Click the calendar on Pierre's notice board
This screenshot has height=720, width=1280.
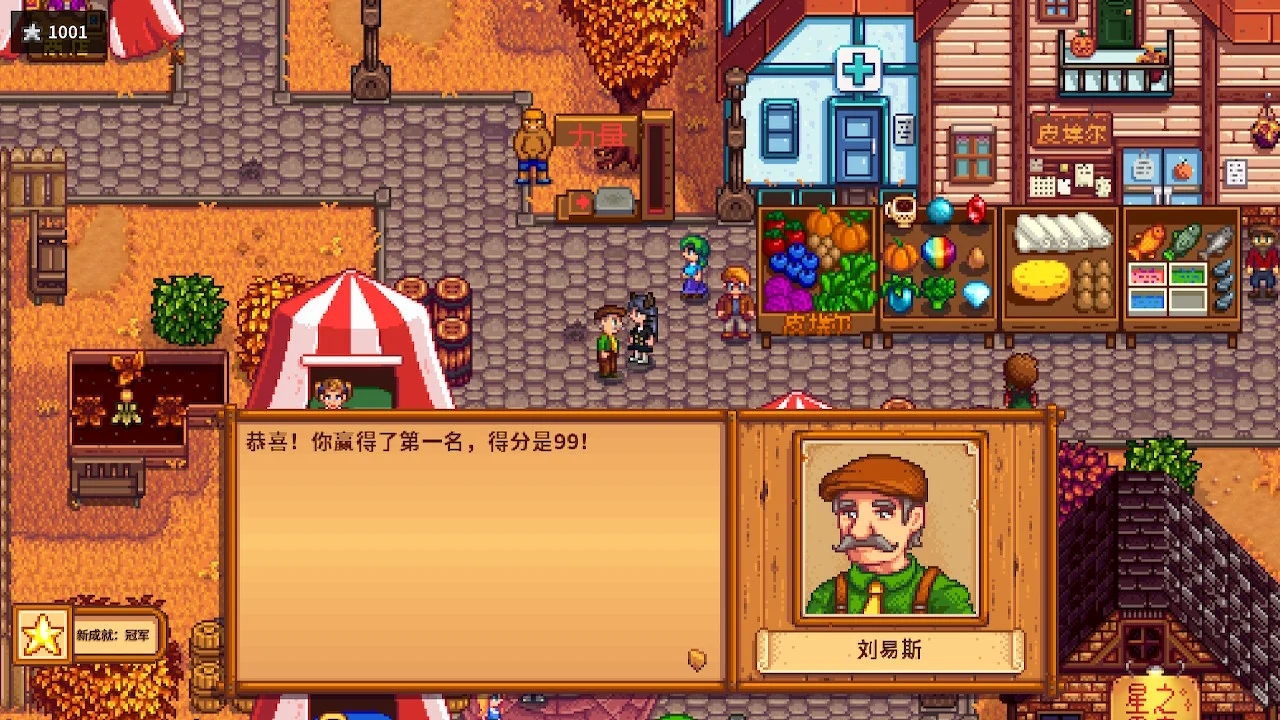coord(1042,185)
